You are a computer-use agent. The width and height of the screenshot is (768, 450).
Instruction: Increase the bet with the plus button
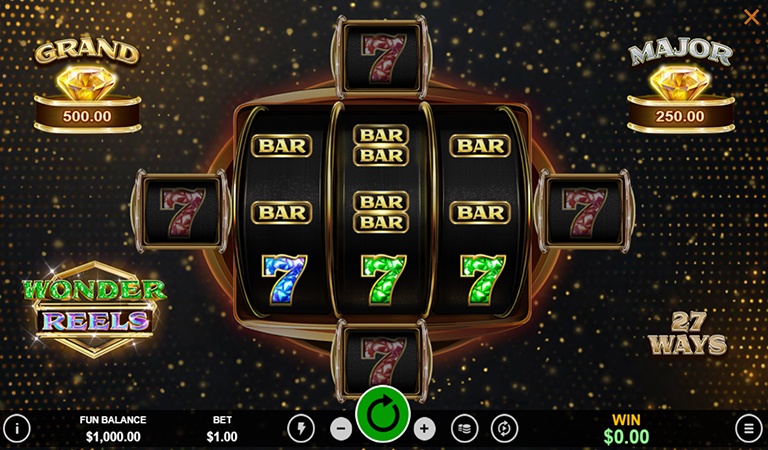425,429
